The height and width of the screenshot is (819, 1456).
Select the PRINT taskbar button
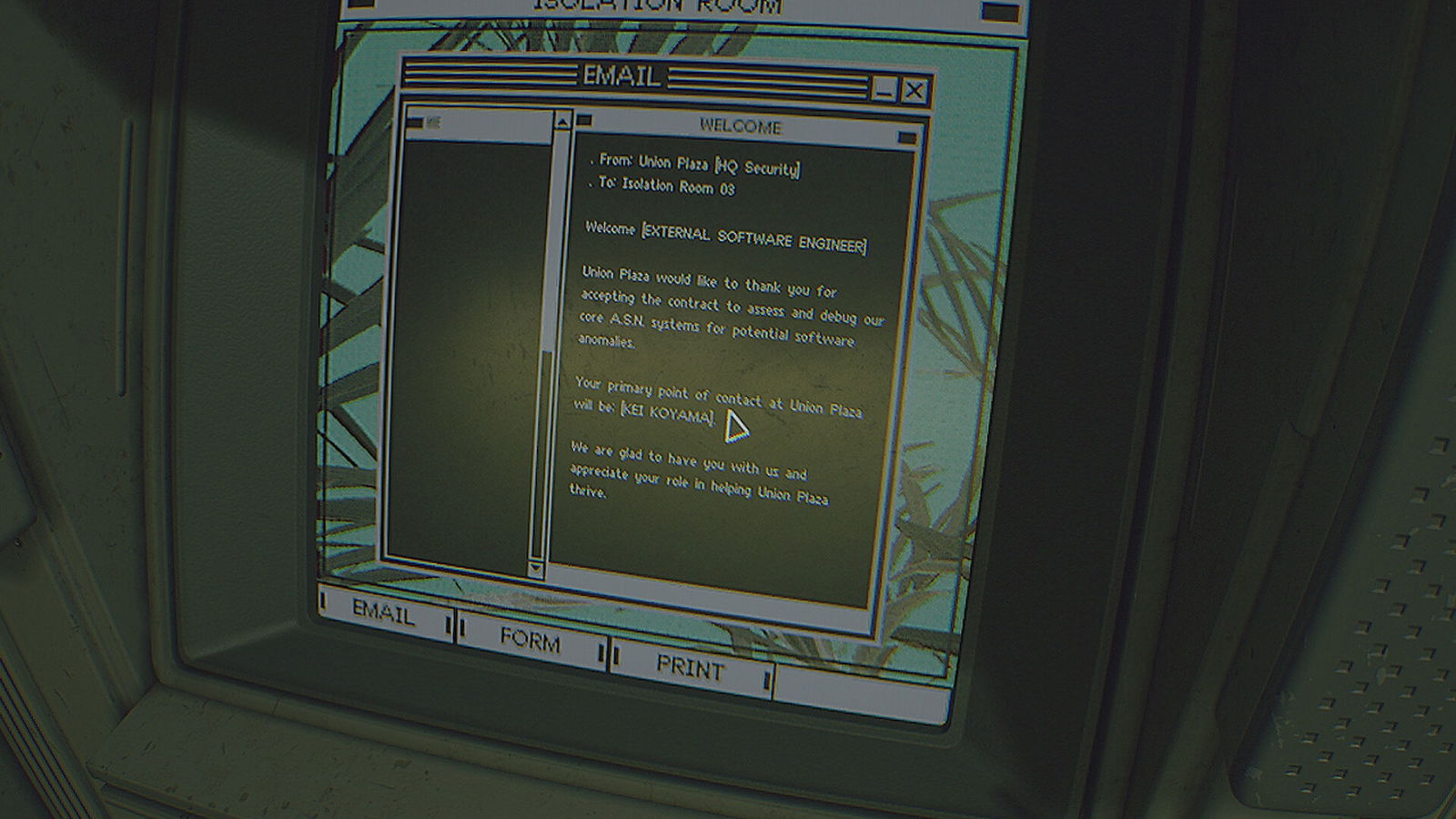[690, 669]
